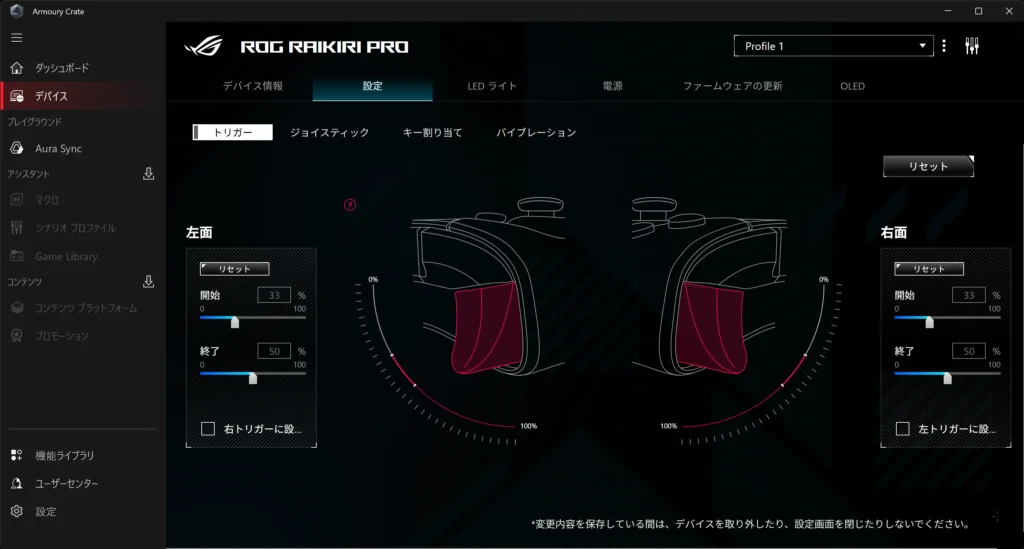Go to the ファームウェアの更新 tab
The width and height of the screenshot is (1024, 549).
coord(732,86)
